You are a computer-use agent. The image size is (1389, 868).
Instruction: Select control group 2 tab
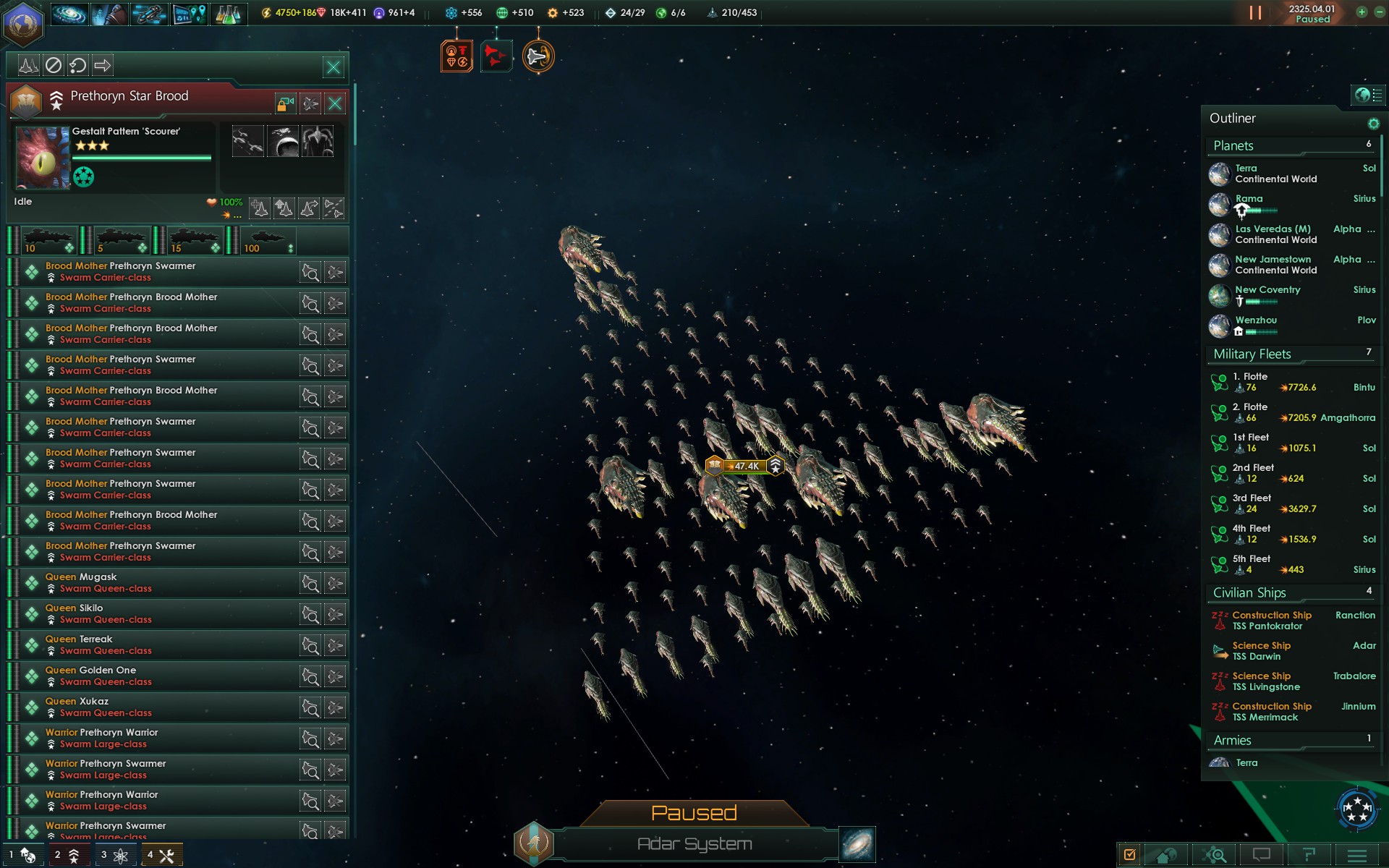point(67,855)
